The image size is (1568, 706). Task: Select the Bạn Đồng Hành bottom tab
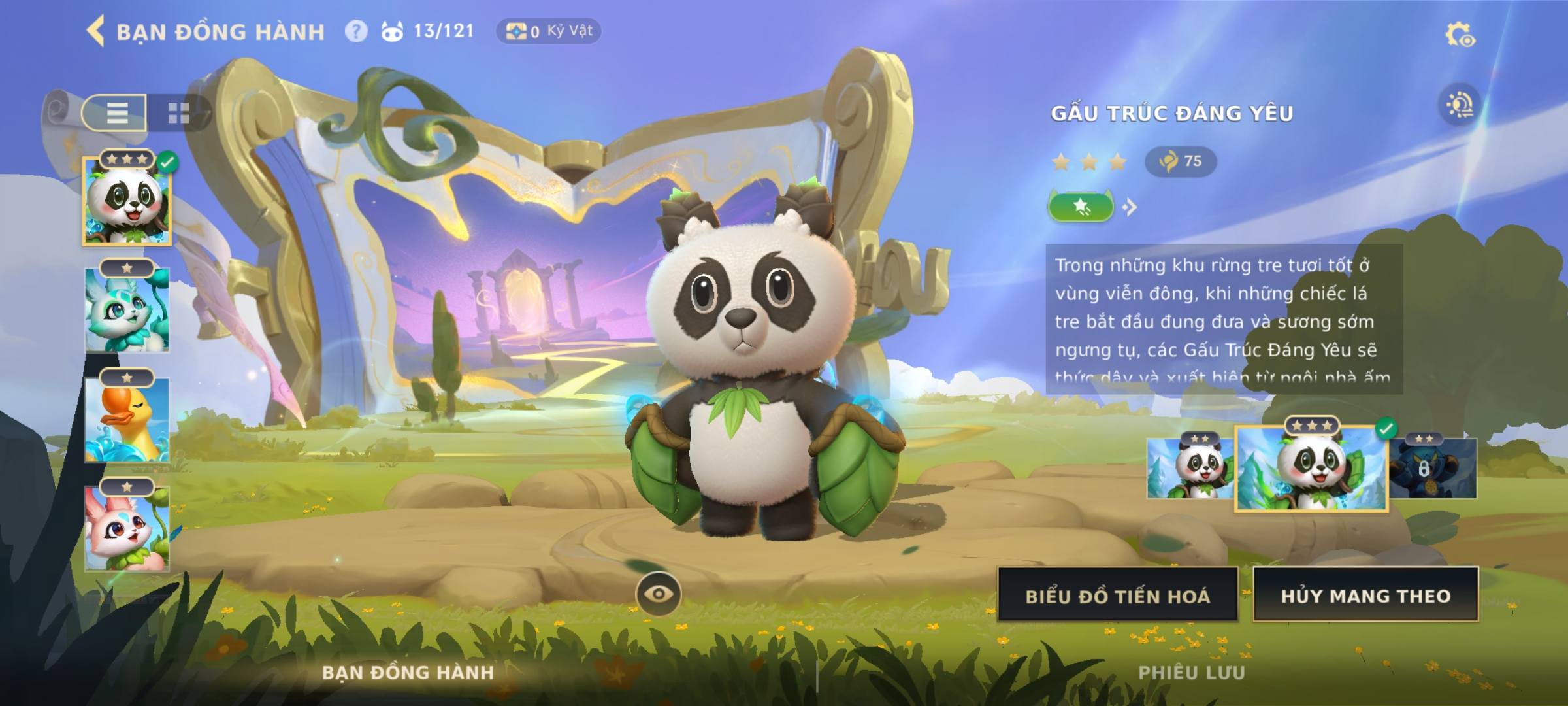click(x=408, y=673)
